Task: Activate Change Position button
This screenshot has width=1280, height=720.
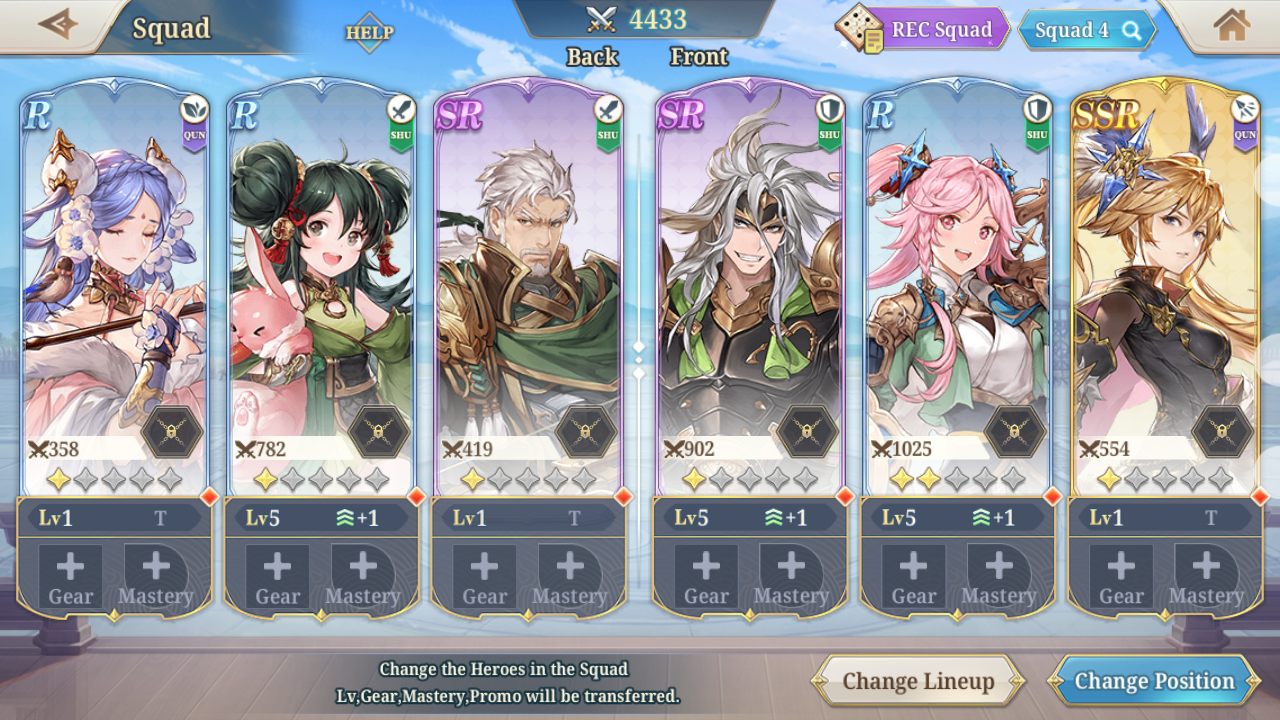Action: 1153,681
